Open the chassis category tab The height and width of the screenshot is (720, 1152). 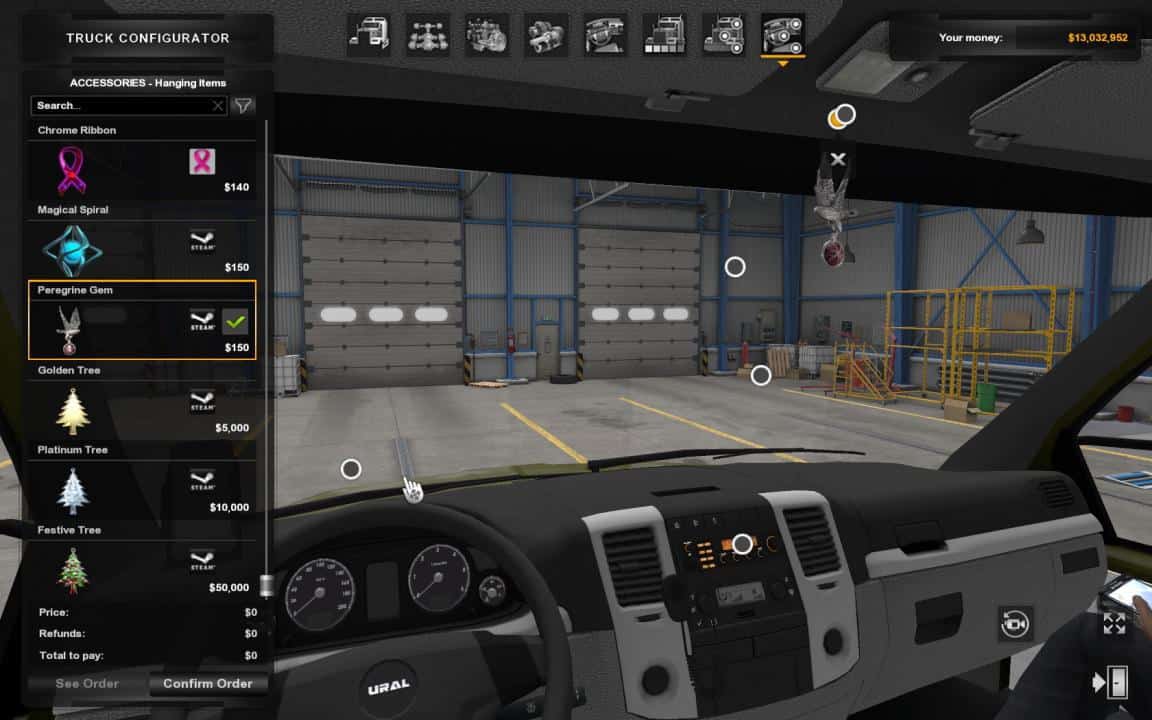(x=428, y=35)
